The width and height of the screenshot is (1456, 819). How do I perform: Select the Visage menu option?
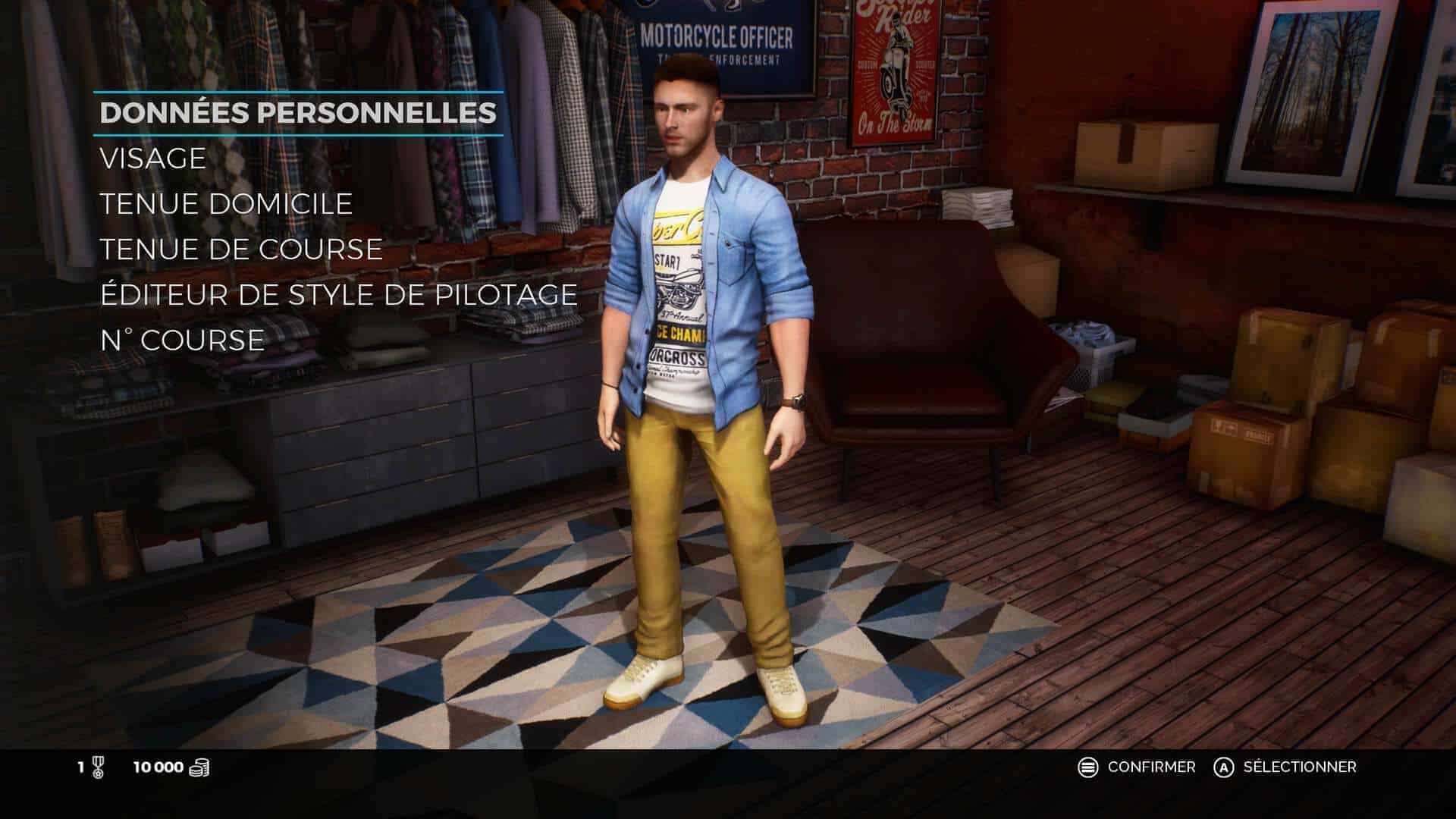click(153, 158)
